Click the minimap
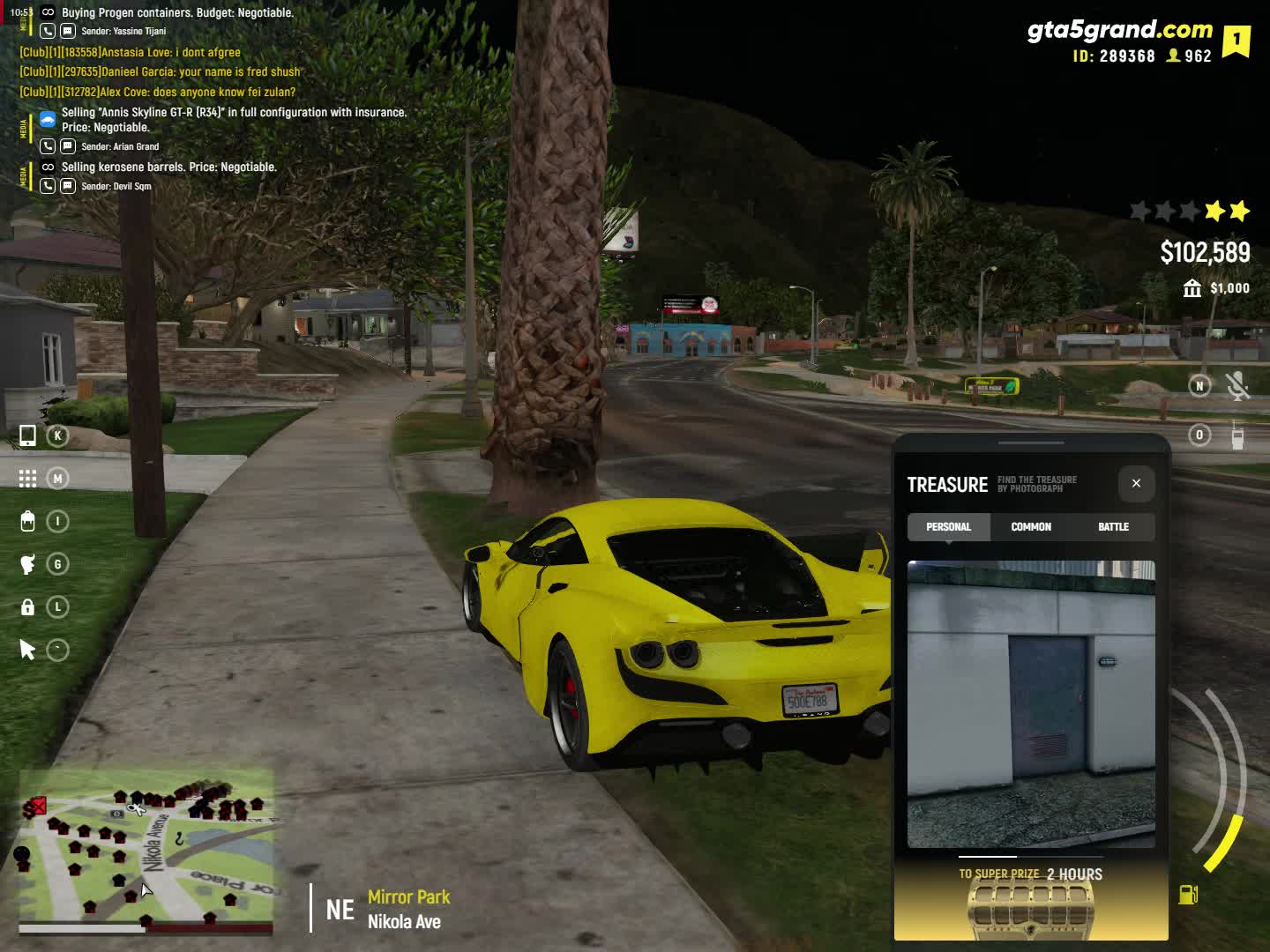This screenshot has height=952, width=1270. click(x=146, y=850)
